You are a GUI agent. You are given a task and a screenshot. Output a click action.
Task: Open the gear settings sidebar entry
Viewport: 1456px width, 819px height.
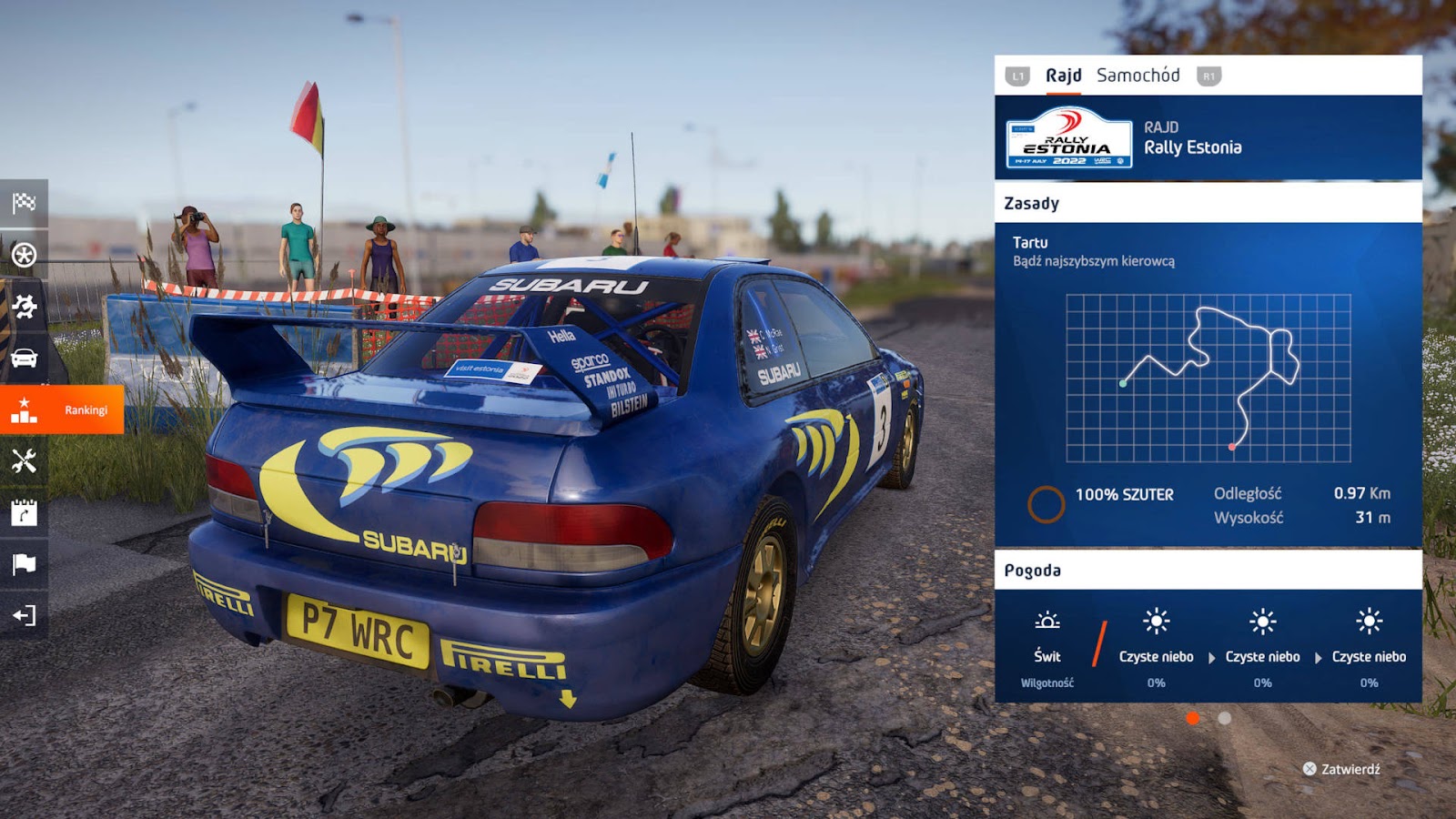click(x=24, y=306)
